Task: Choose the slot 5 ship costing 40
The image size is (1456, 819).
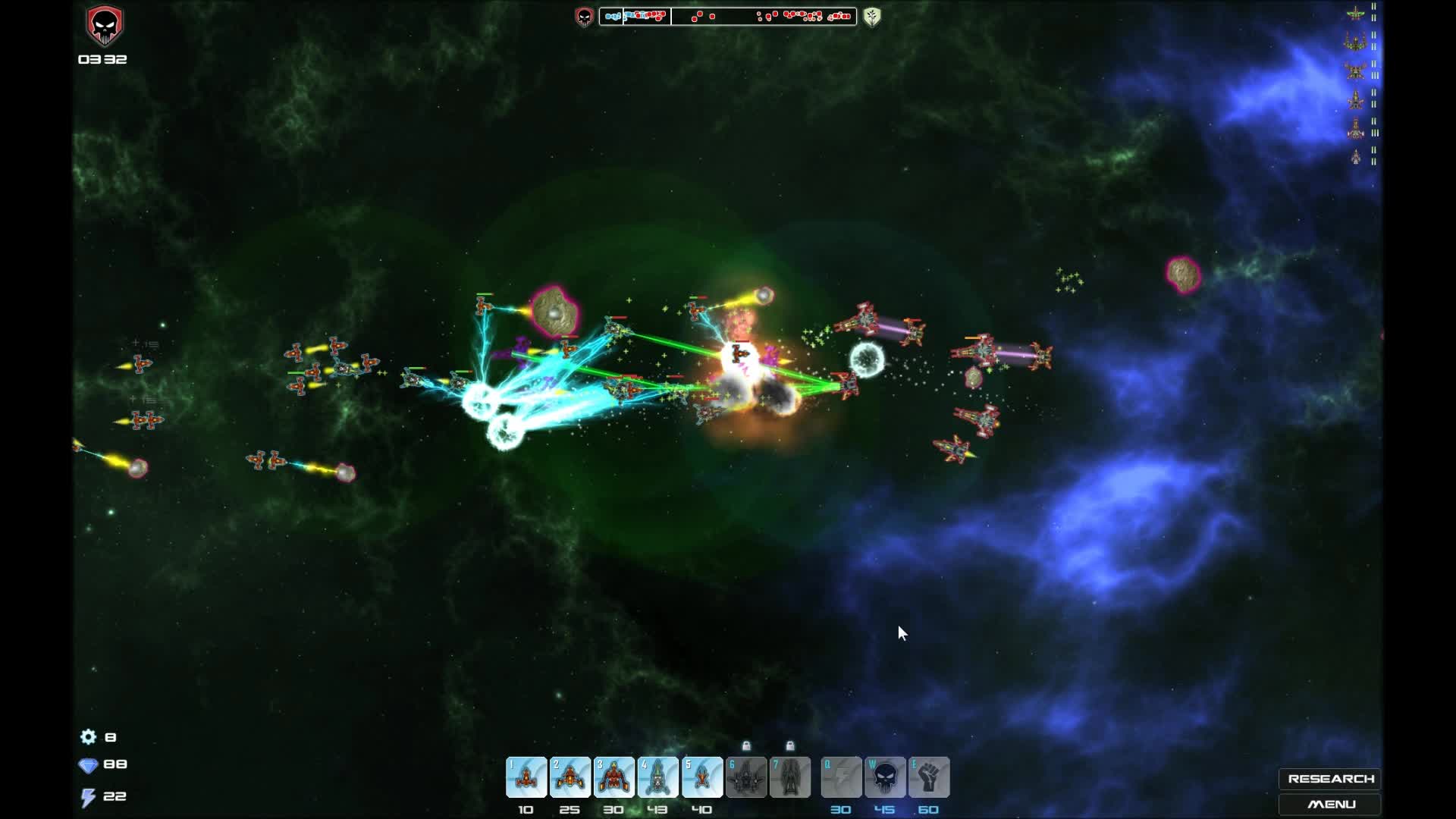Action: coord(703,777)
